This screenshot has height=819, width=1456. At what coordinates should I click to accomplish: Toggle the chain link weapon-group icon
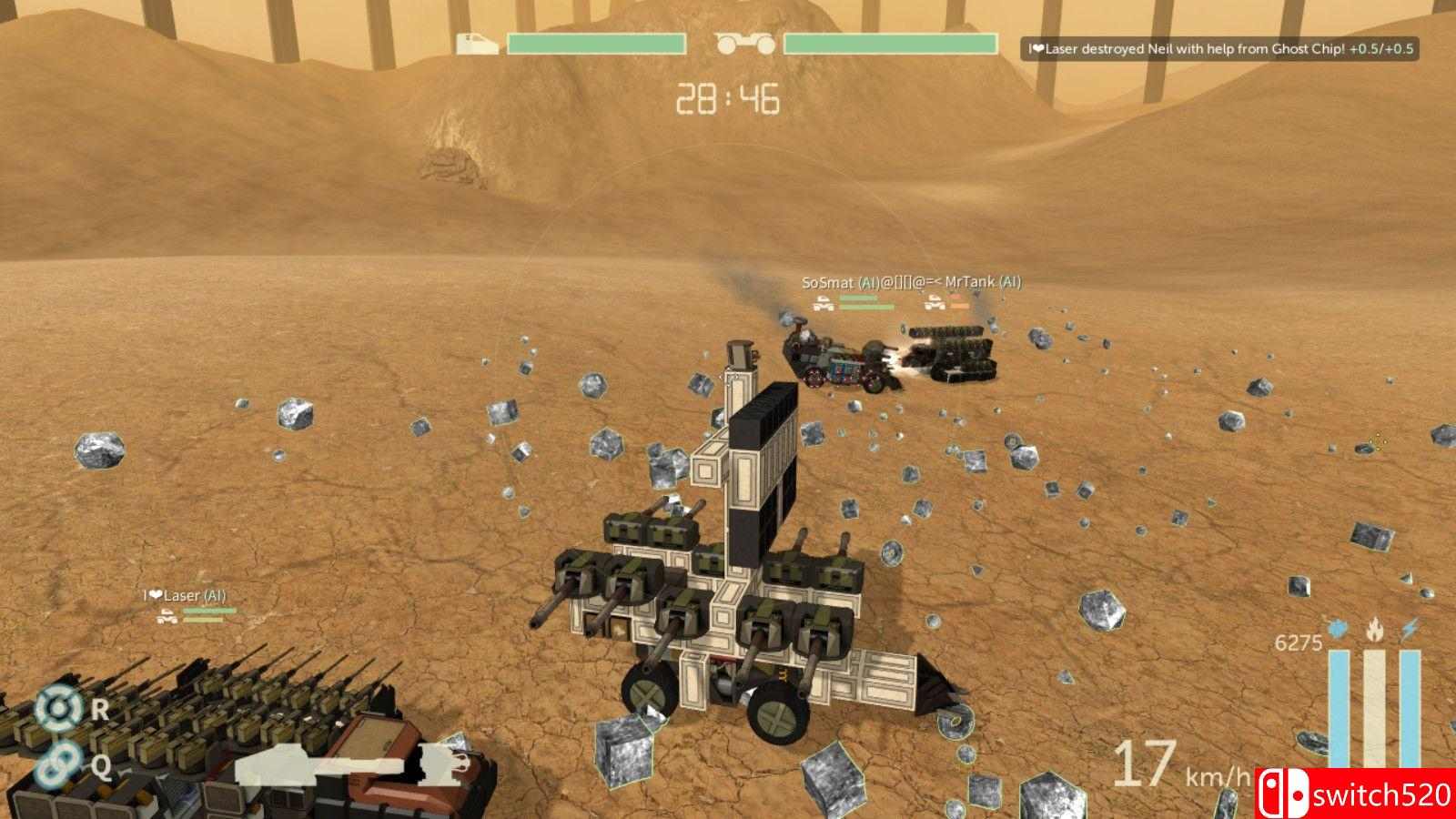[56, 763]
